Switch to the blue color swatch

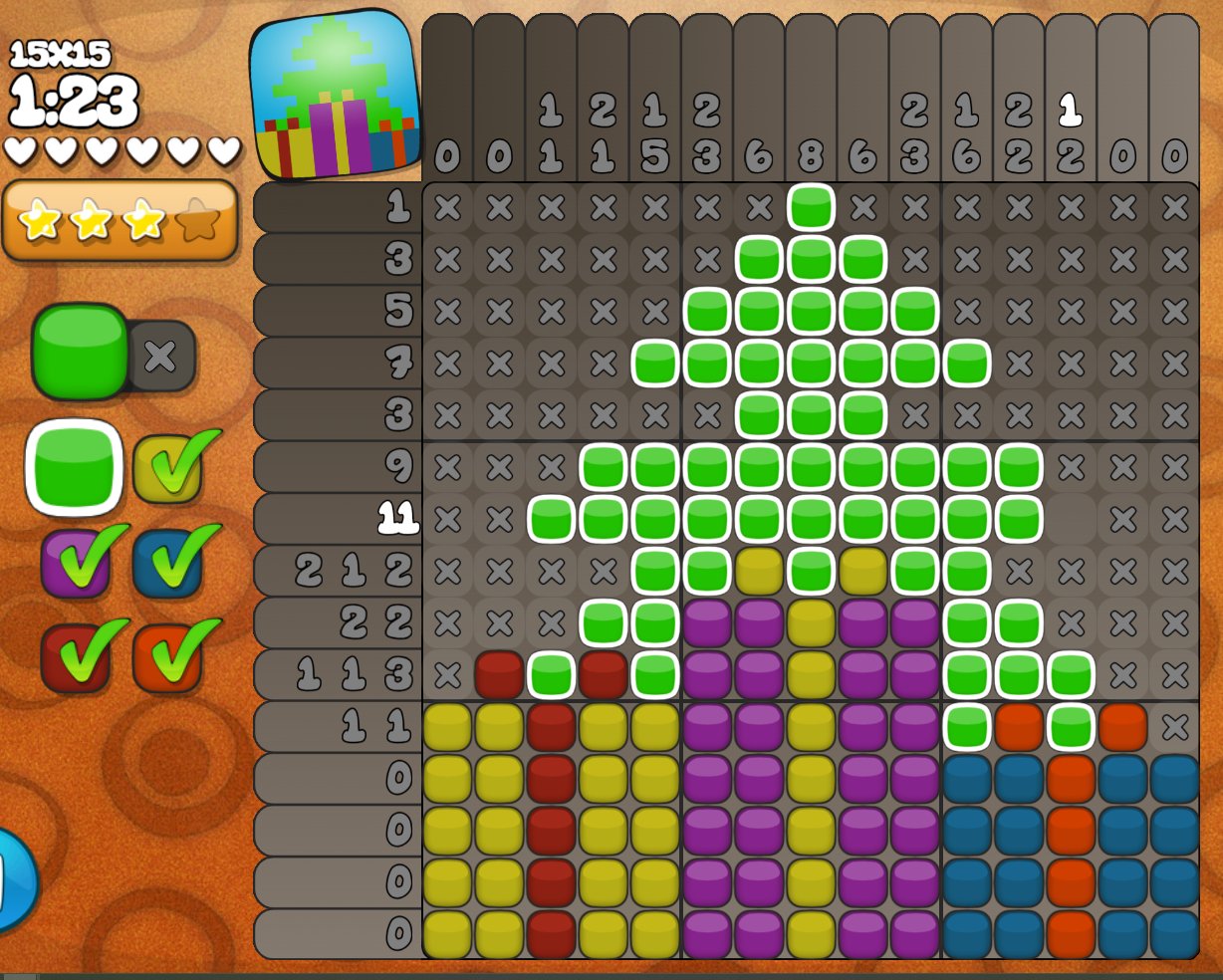(x=168, y=564)
